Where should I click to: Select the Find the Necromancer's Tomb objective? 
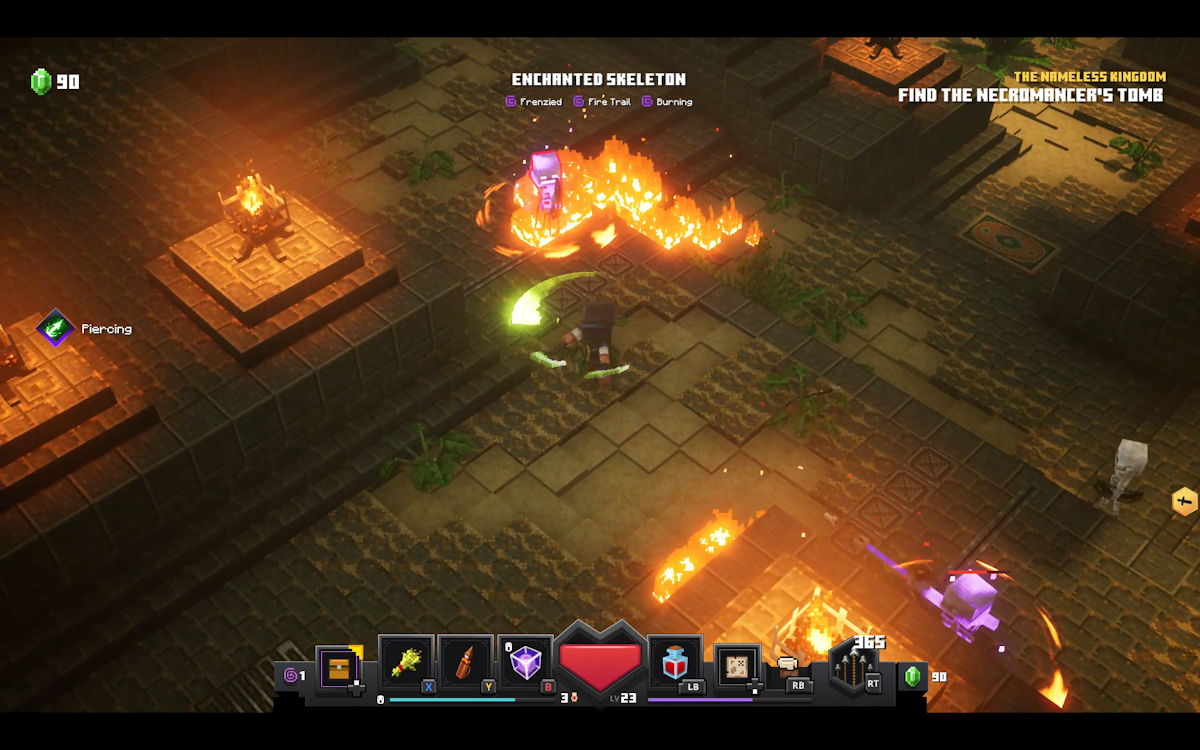tap(1030, 96)
